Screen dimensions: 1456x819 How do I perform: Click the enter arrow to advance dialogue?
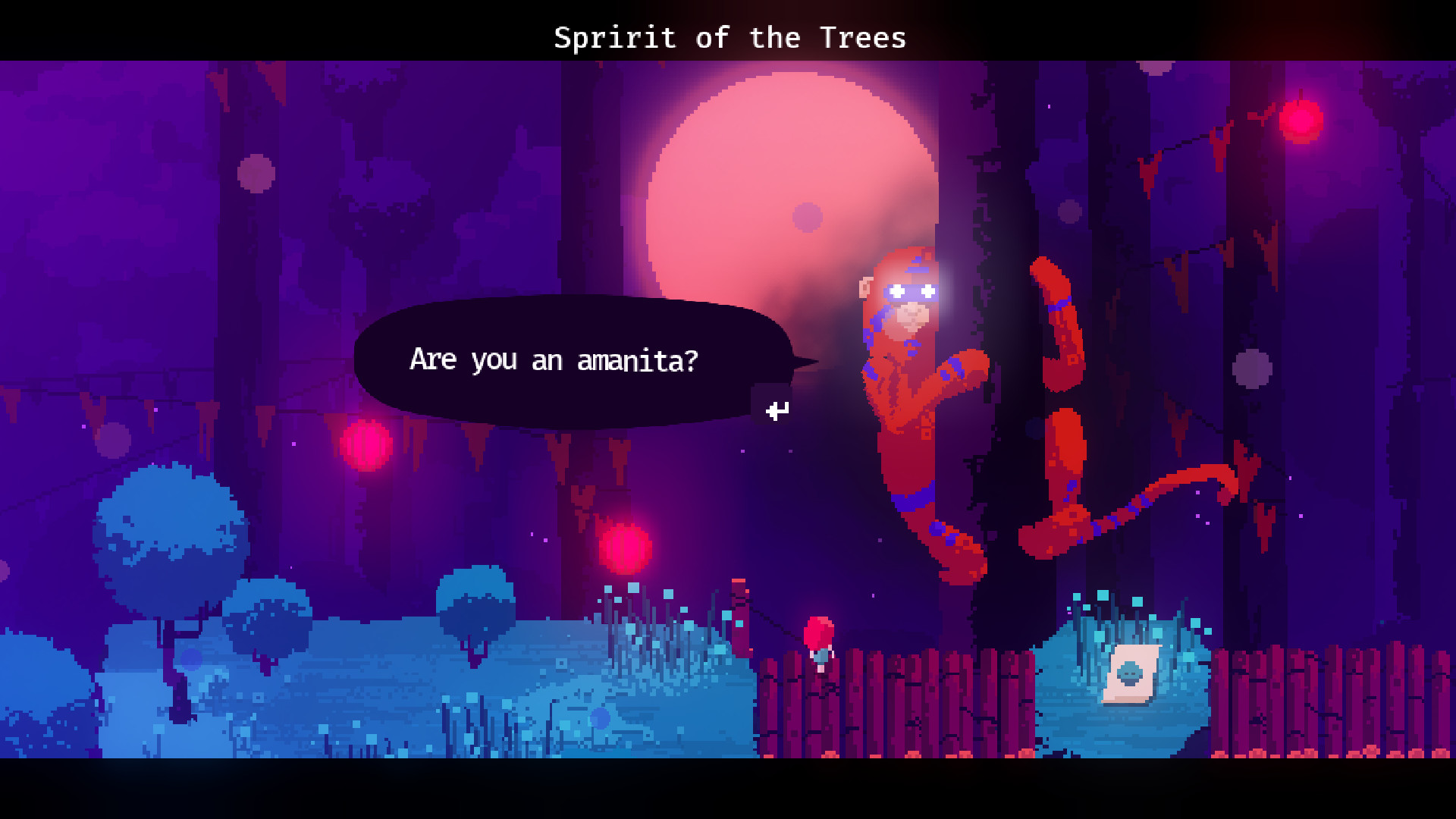pos(777,412)
